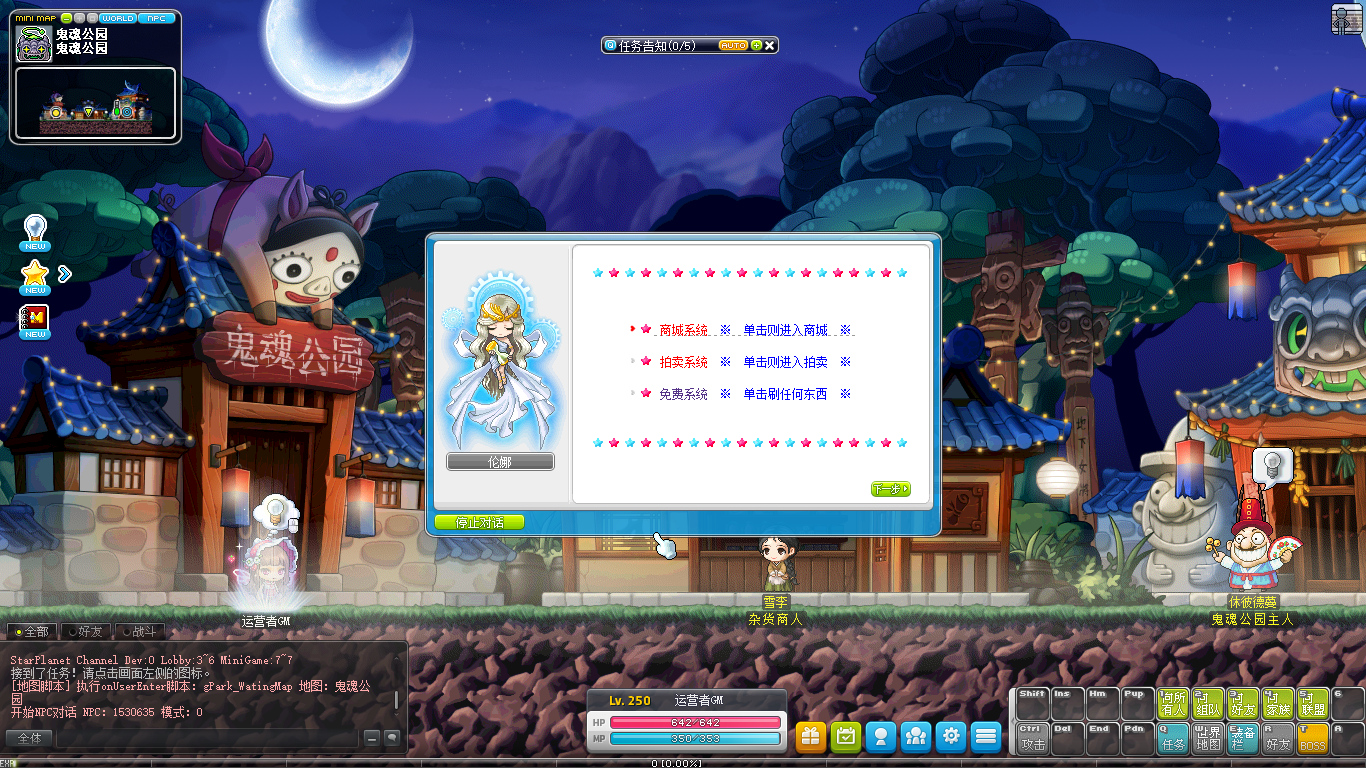Click the orange BOSS hotkey icon
Viewport: 1366px width, 768px height.
coord(1312,738)
